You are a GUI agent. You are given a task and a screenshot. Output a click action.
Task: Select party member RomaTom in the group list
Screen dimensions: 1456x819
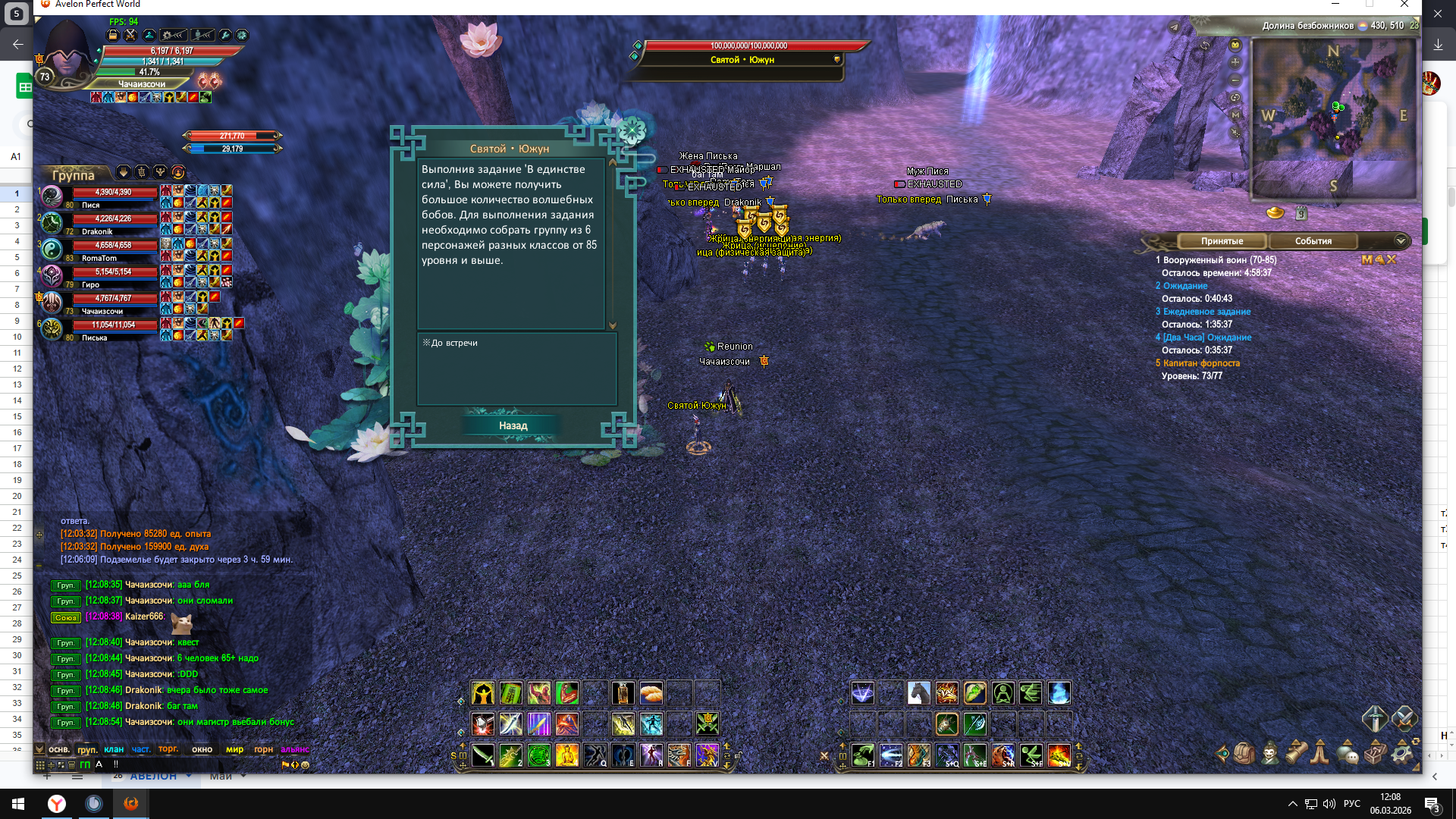click(52, 249)
